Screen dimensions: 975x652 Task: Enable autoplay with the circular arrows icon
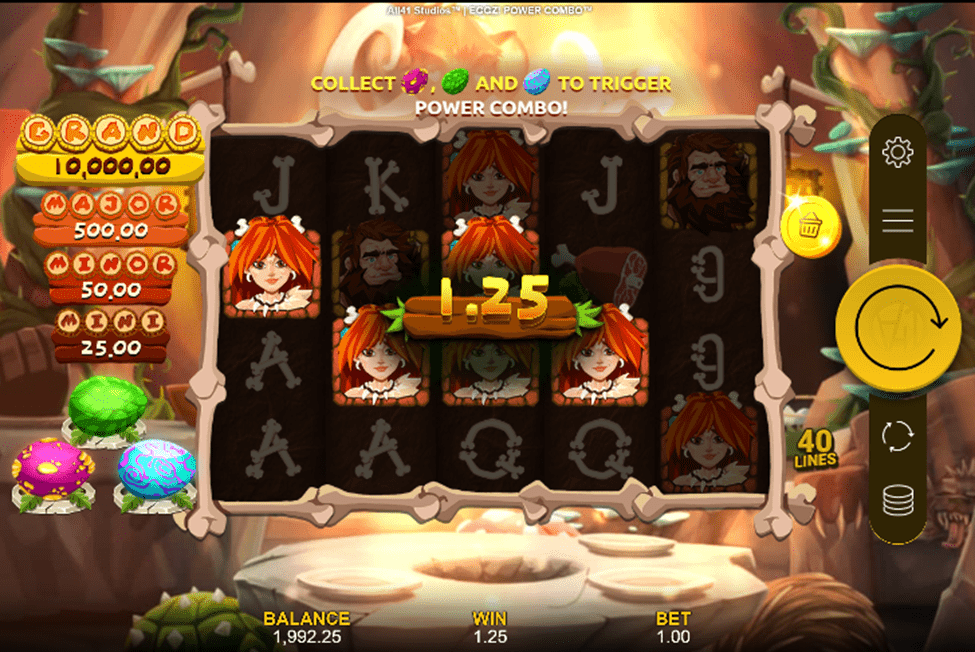pyautogui.click(x=898, y=436)
